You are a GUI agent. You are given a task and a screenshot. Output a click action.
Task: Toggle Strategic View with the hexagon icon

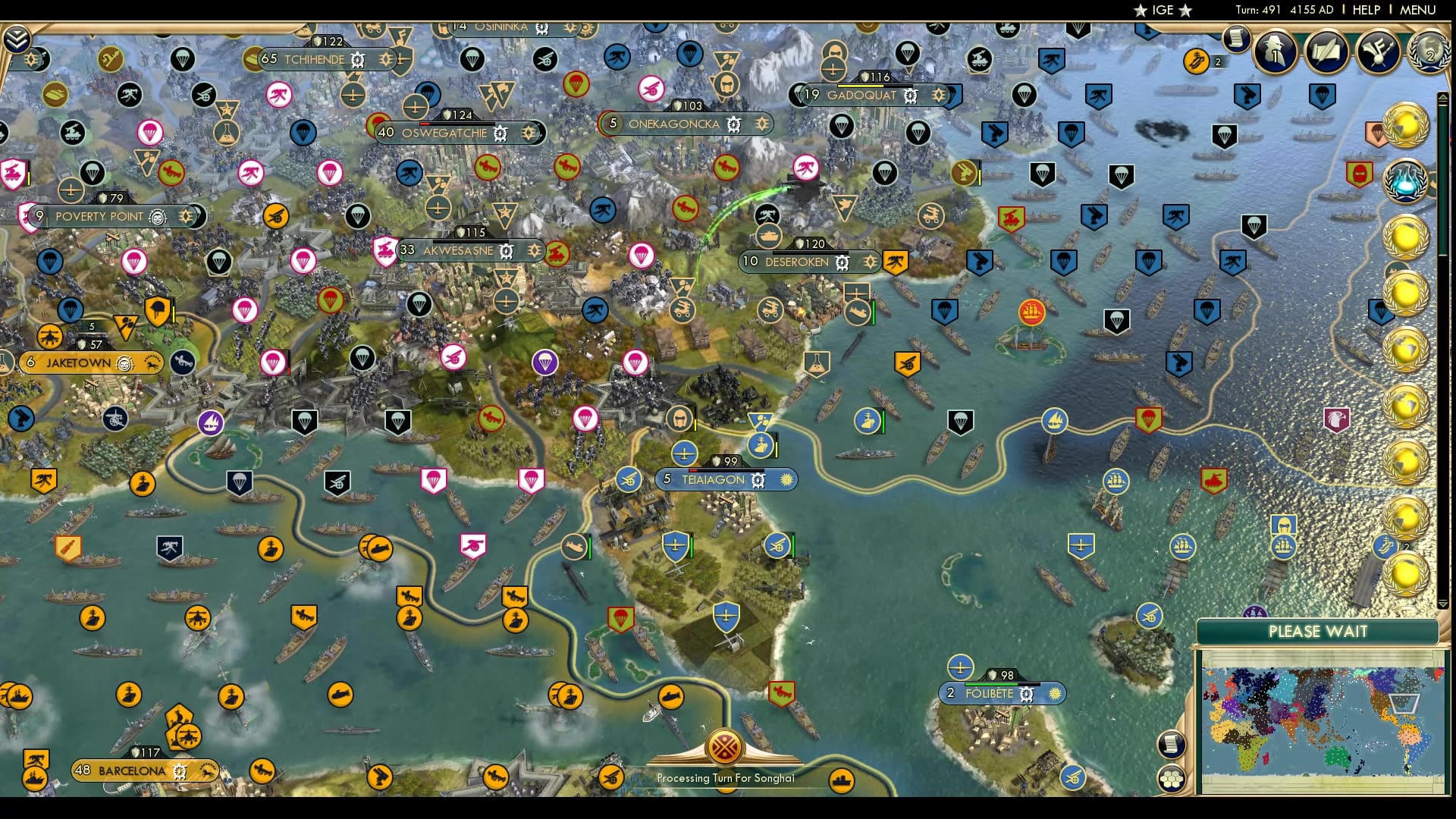click(1171, 780)
